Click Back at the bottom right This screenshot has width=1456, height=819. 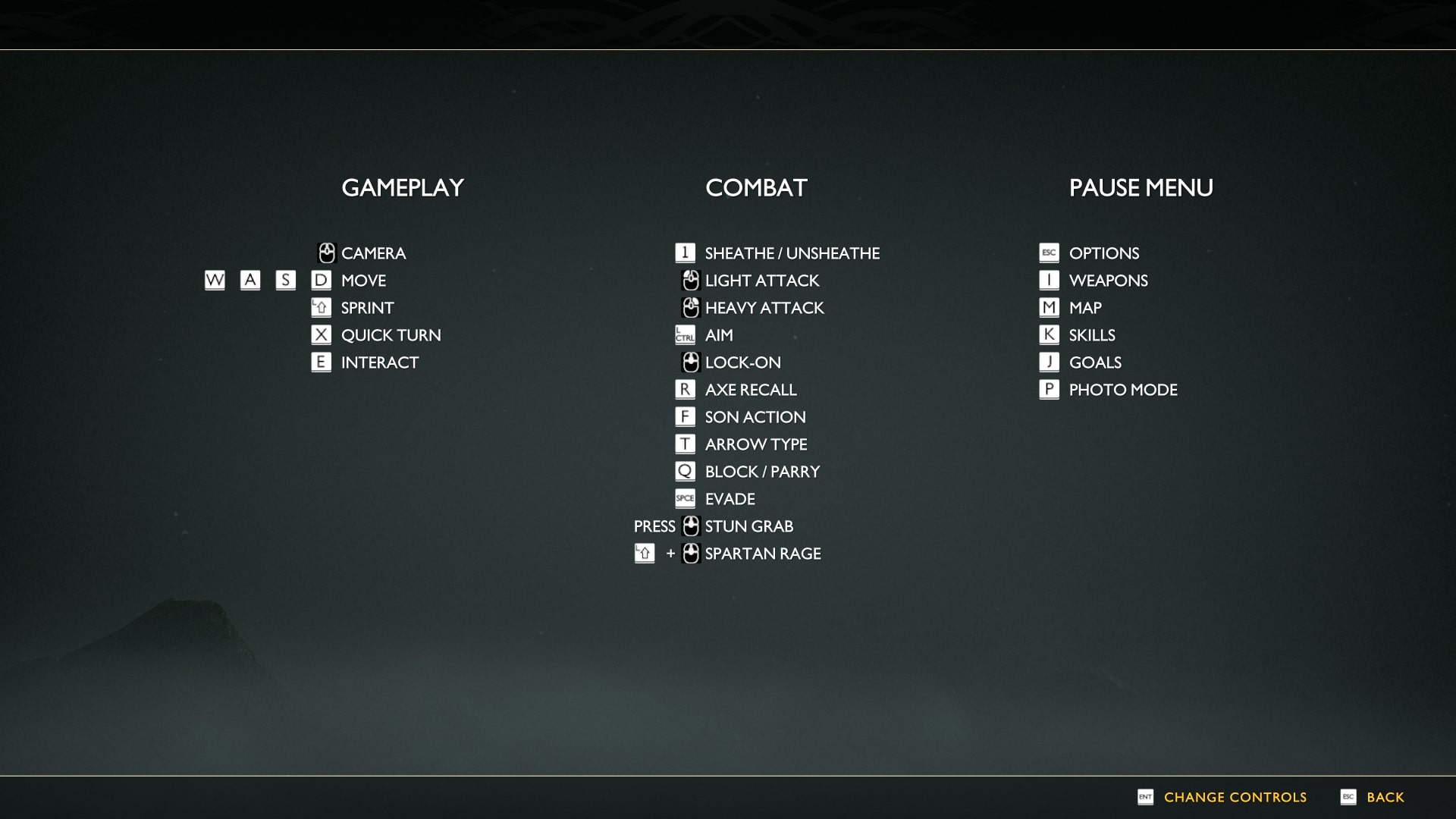(x=1387, y=797)
